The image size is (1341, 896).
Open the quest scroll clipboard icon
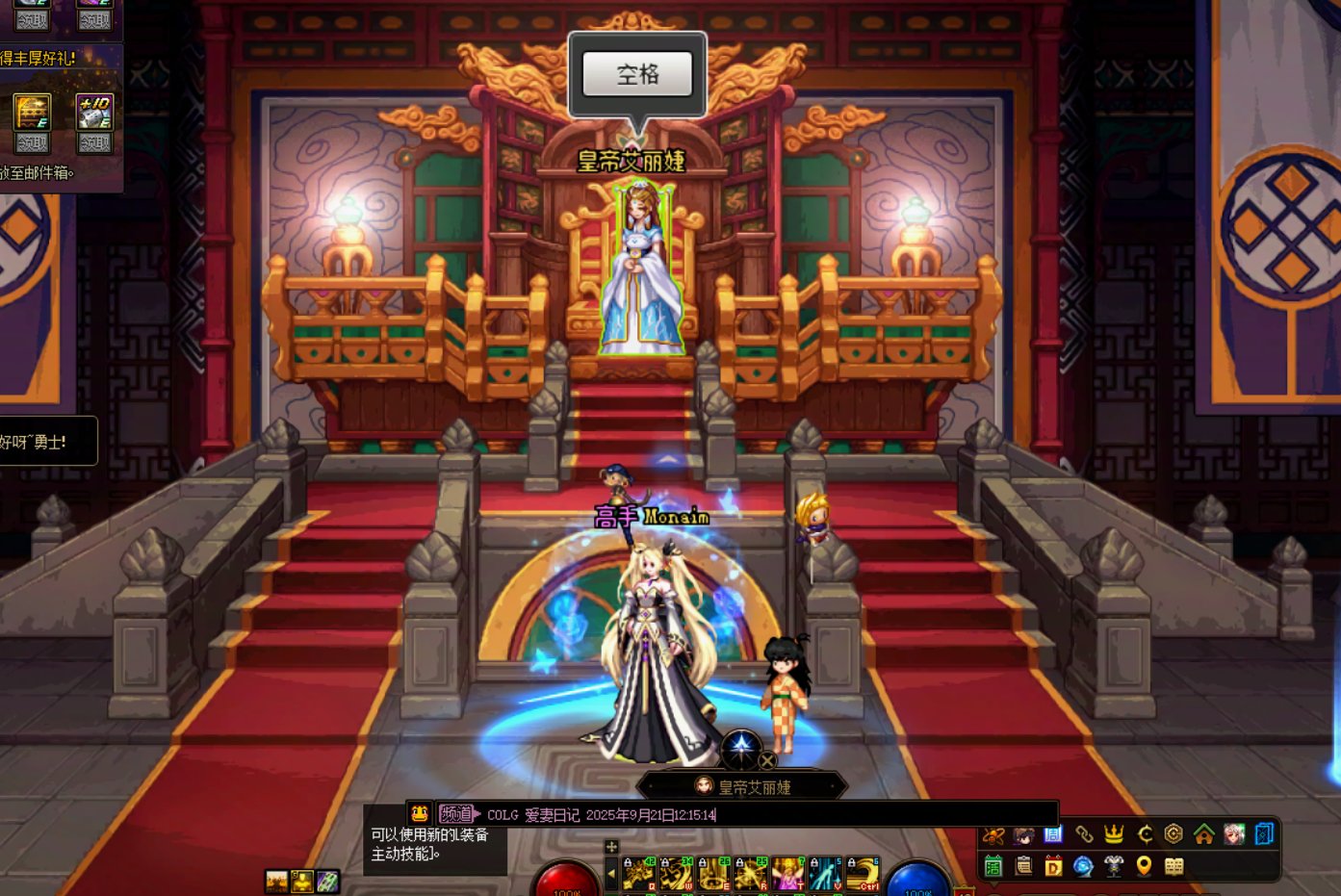(x=1023, y=866)
